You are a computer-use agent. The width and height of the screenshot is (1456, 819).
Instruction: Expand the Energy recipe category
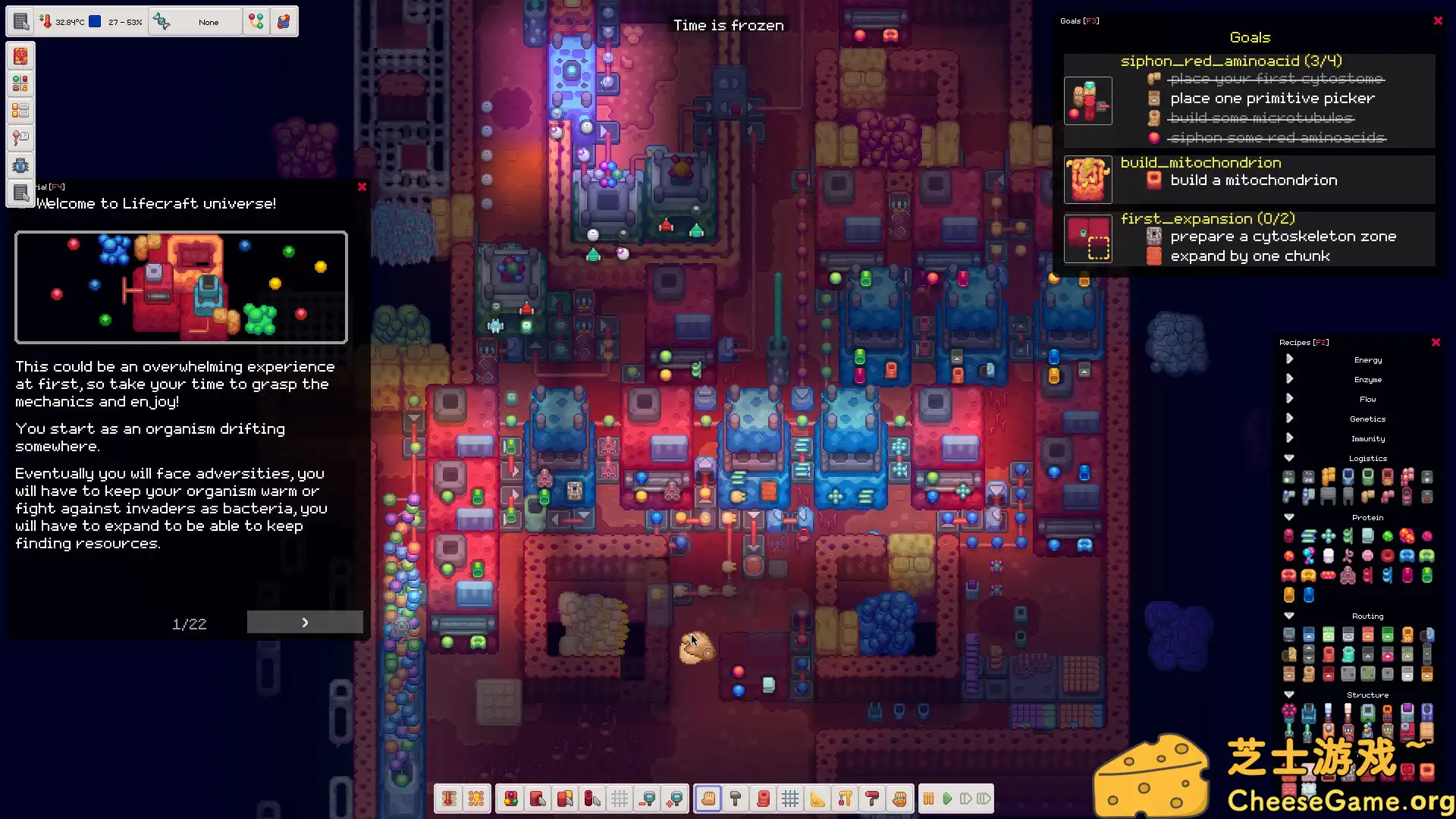(x=1289, y=359)
